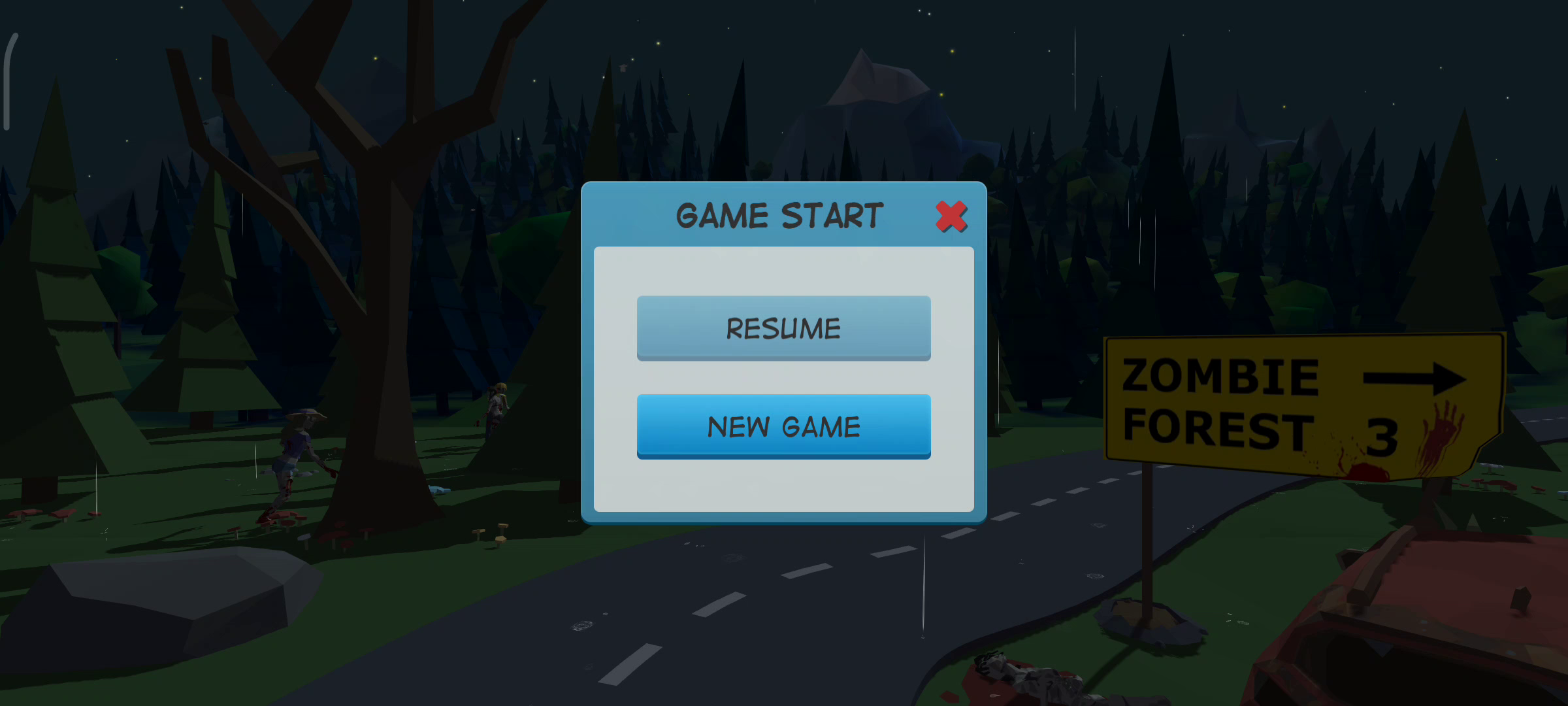Close the GAME START dialog

tap(951, 218)
